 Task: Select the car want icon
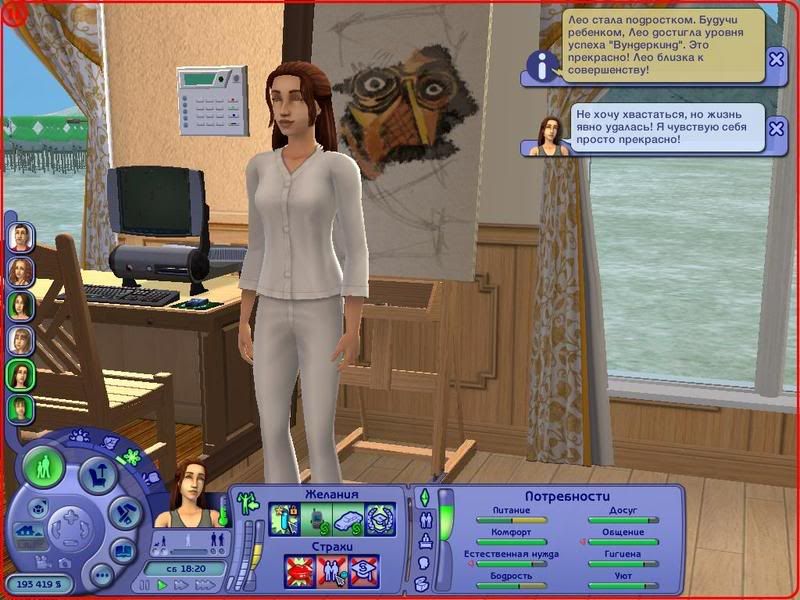coord(347,520)
